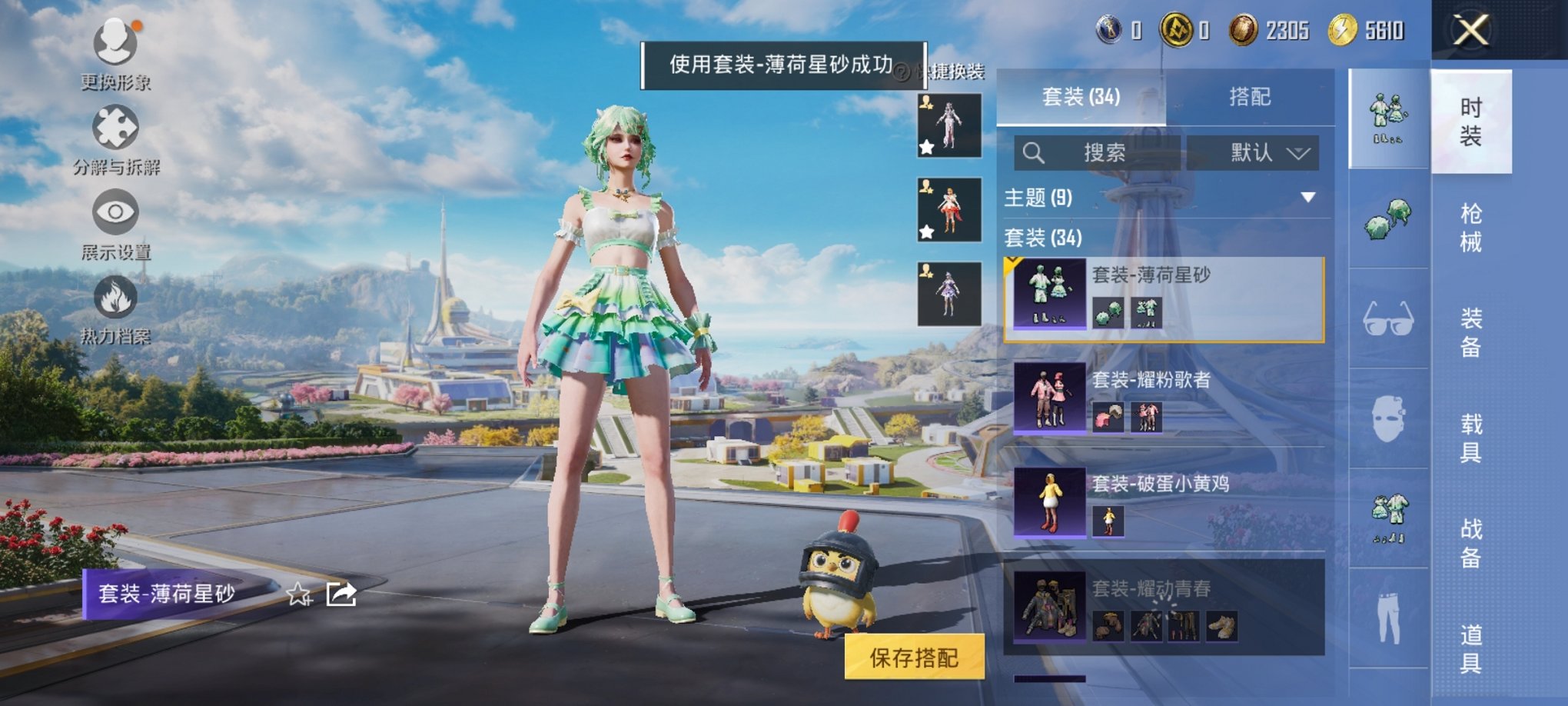Collapse the 主题 (9) section
This screenshot has width=1568, height=706.
pos(1309,197)
